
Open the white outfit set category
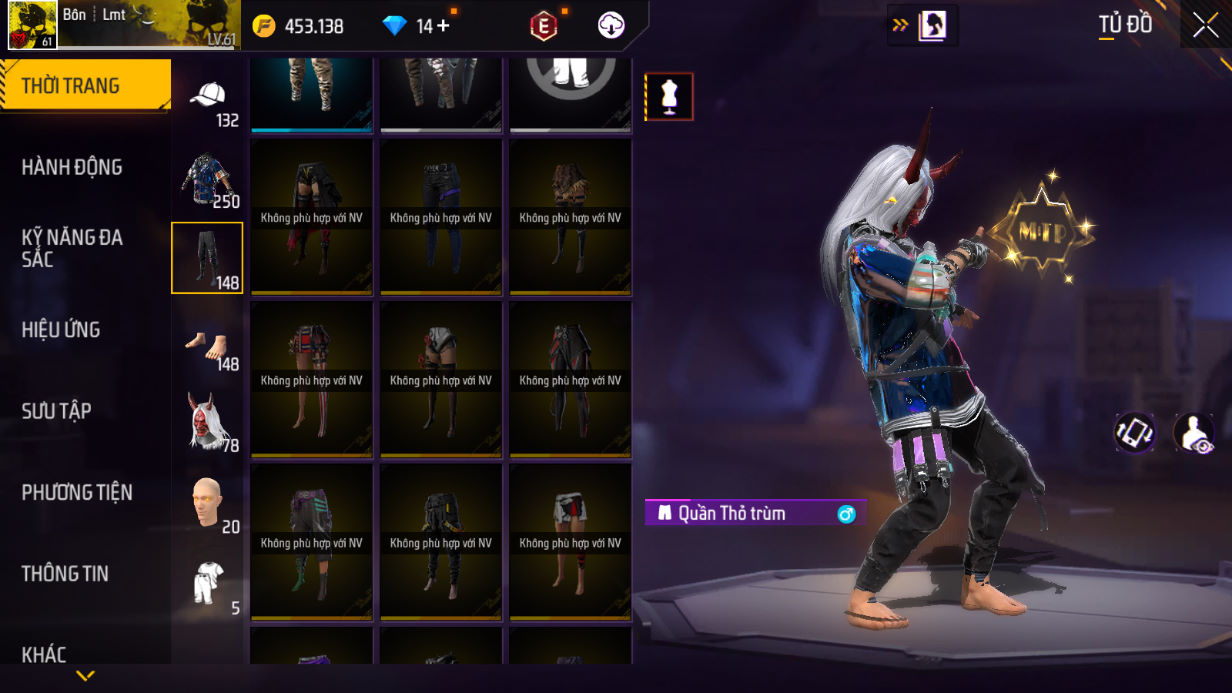click(207, 584)
